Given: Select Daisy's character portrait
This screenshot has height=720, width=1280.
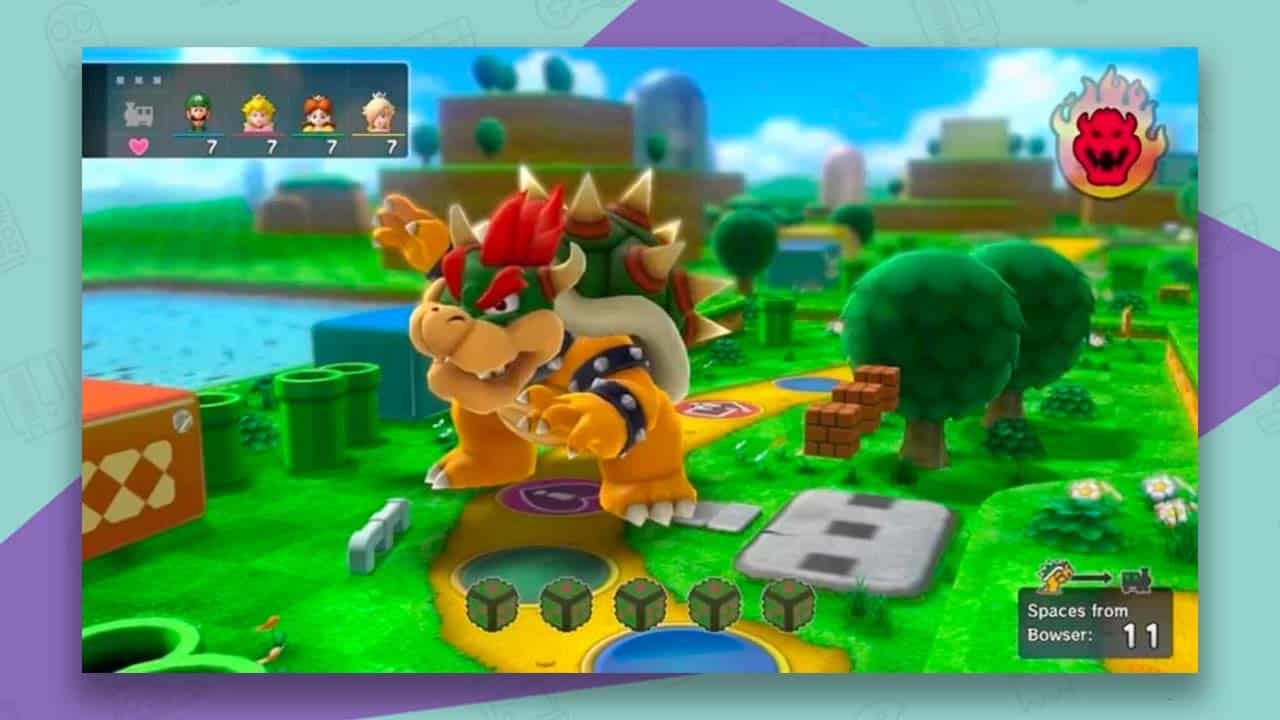Looking at the screenshot, I should [318, 110].
